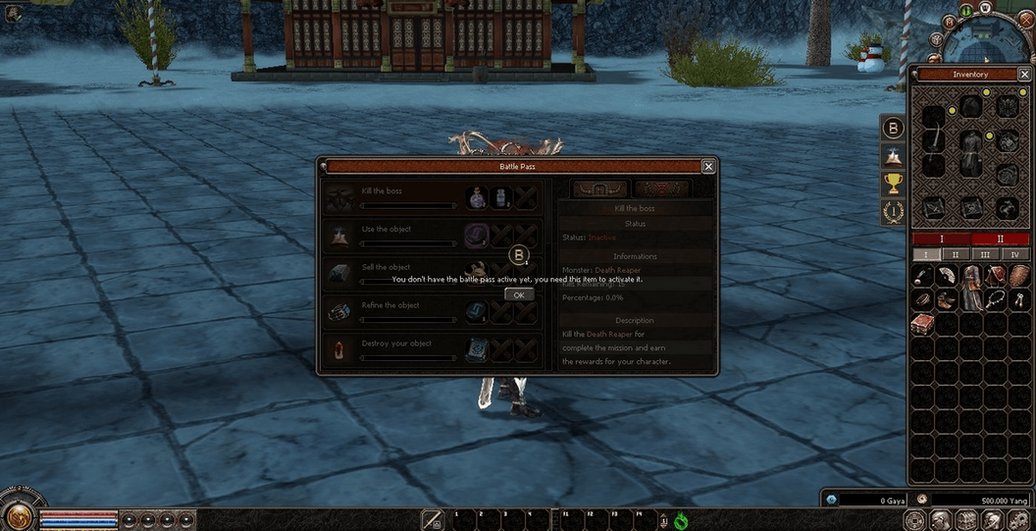This screenshot has height=531, width=1036.
Task: Open the gold trophy side icon
Action: tap(893, 183)
